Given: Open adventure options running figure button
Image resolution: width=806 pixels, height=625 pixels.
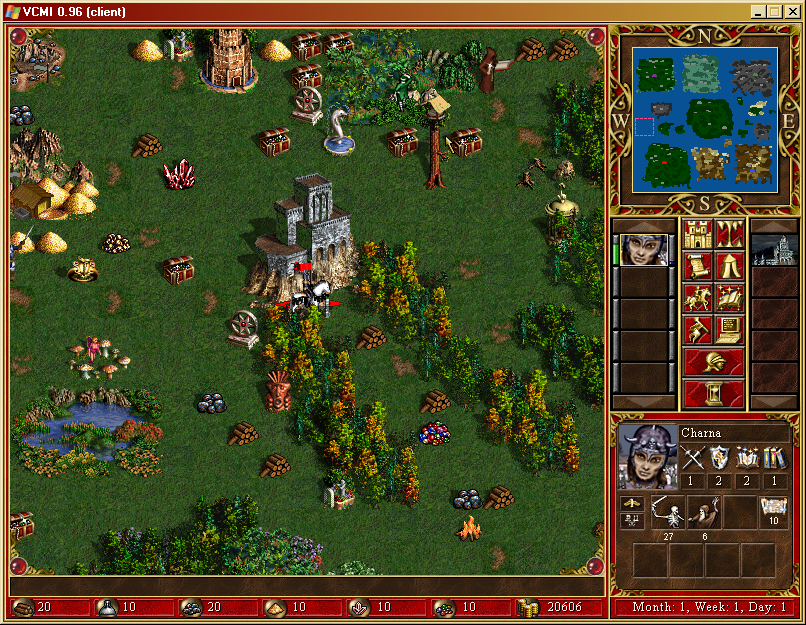Looking at the screenshot, I should coord(698,330).
